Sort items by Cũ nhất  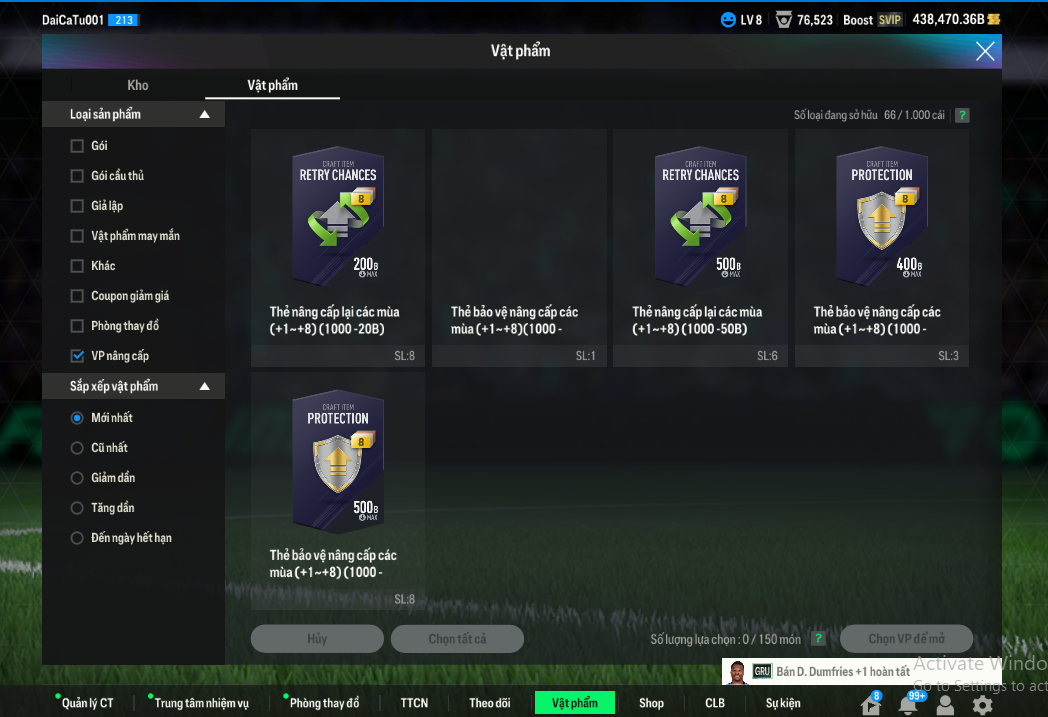click(x=77, y=448)
